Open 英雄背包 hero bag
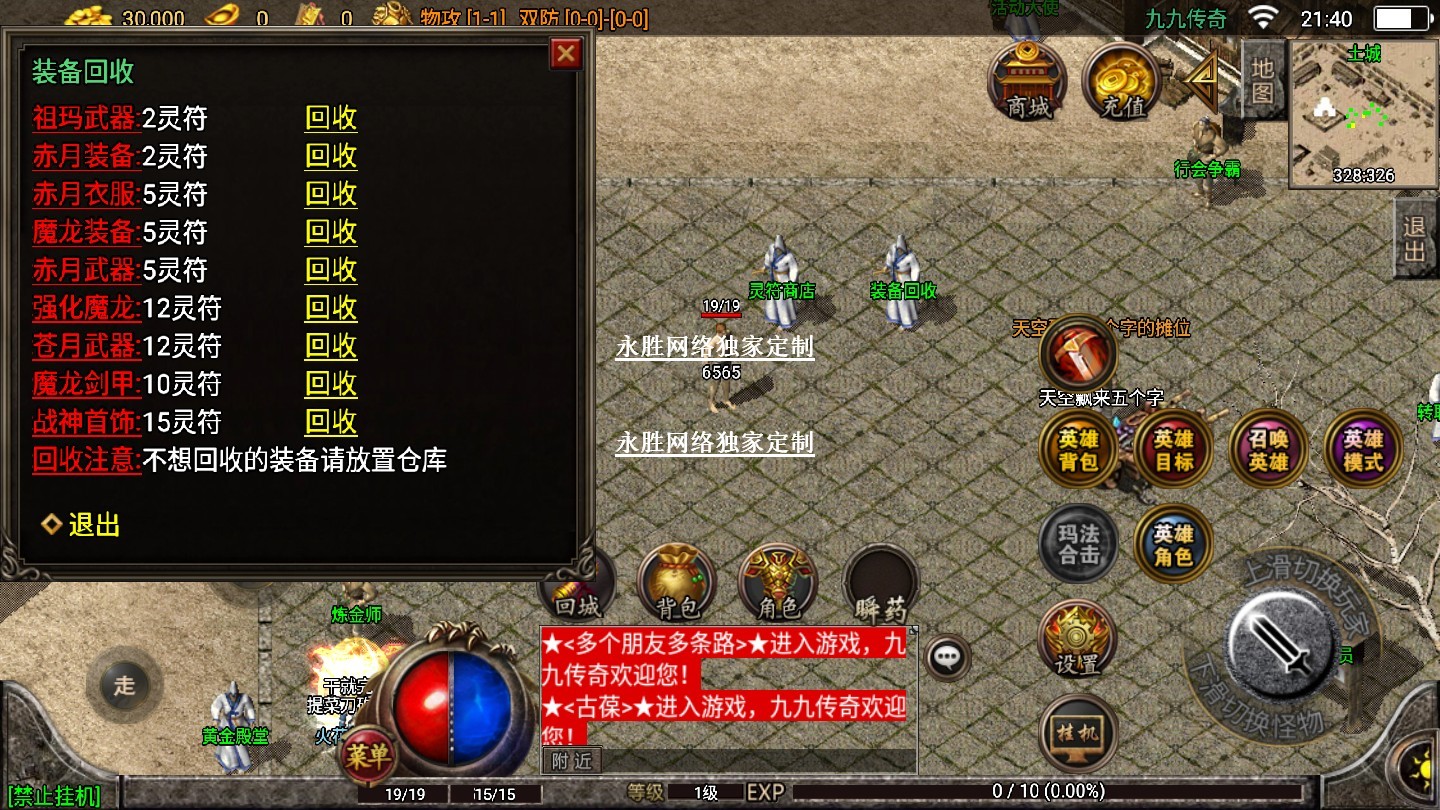Image resolution: width=1440 pixels, height=810 pixels. [x=1078, y=449]
